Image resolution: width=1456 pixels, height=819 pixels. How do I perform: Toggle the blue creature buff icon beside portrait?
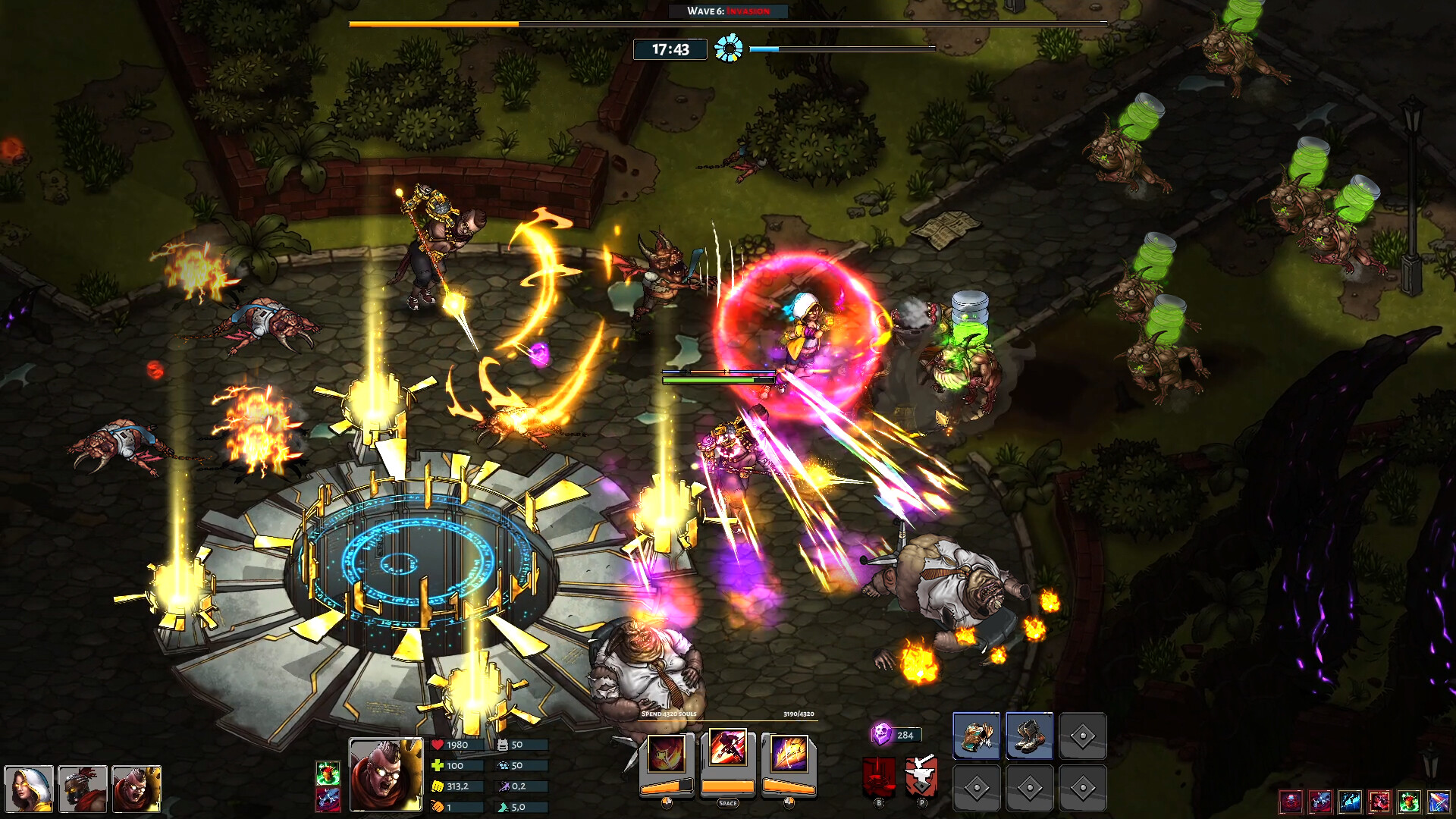point(327,801)
